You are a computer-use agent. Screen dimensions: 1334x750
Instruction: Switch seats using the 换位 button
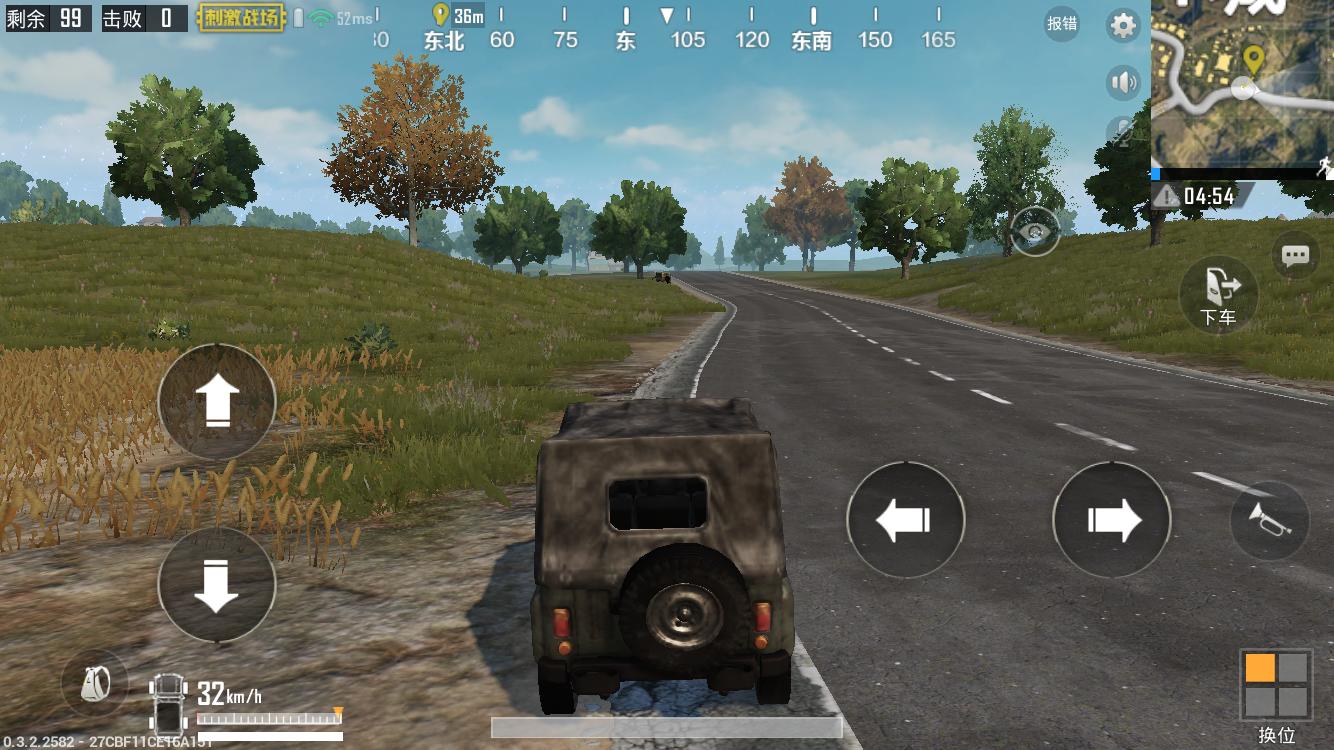coord(1275,685)
